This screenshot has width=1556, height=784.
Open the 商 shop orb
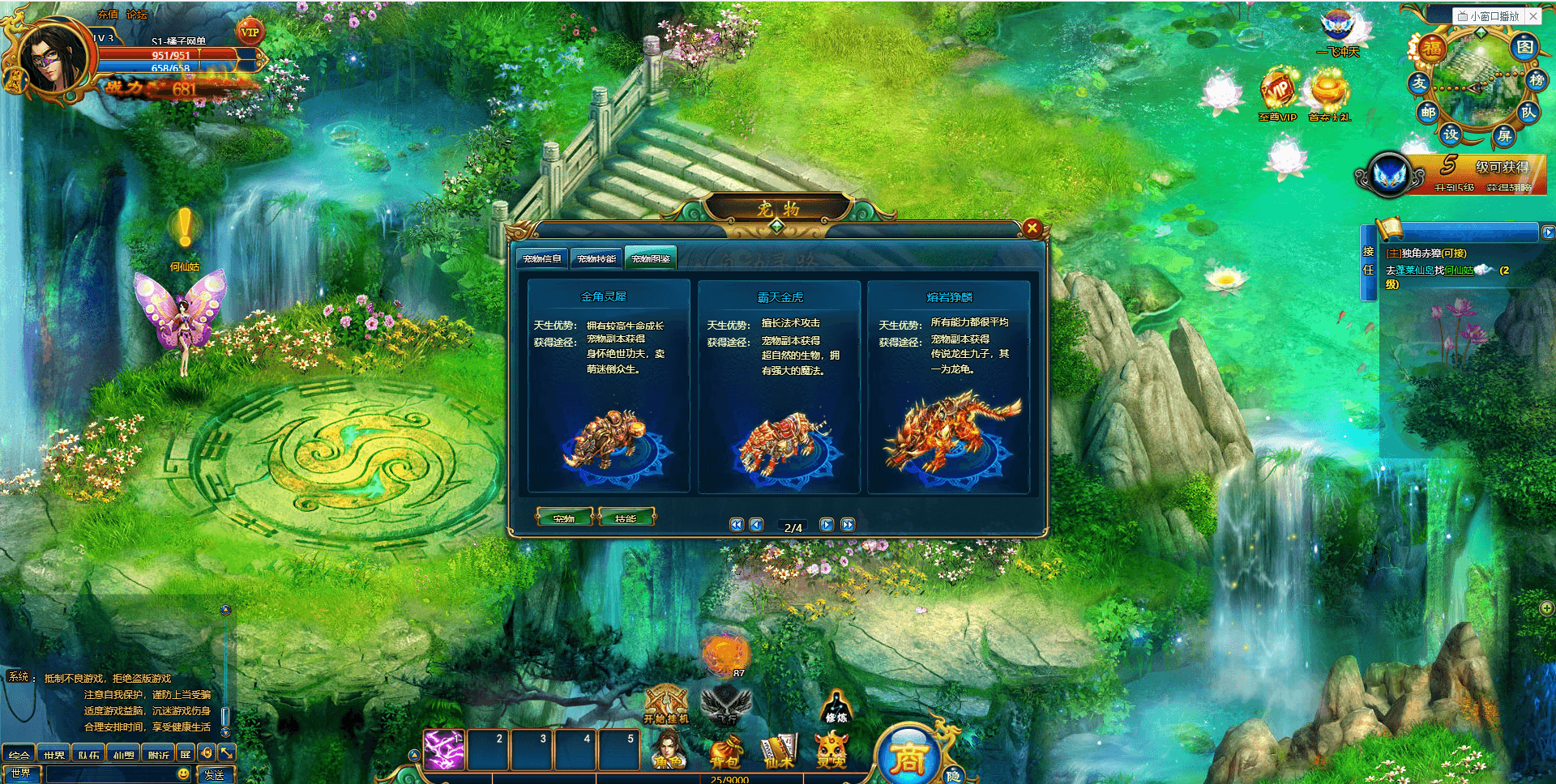tap(908, 756)
